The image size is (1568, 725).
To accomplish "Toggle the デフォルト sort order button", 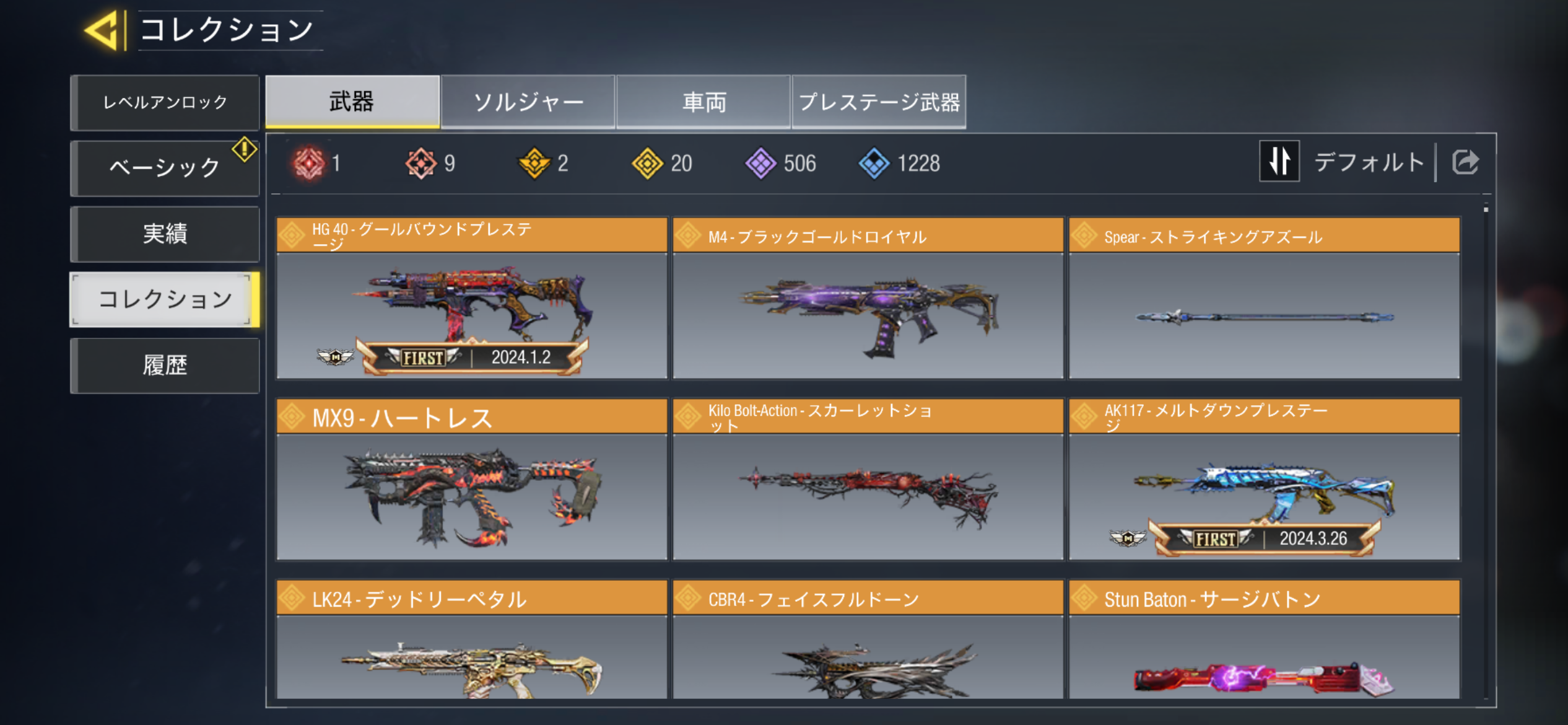I will click(1279, 161).
